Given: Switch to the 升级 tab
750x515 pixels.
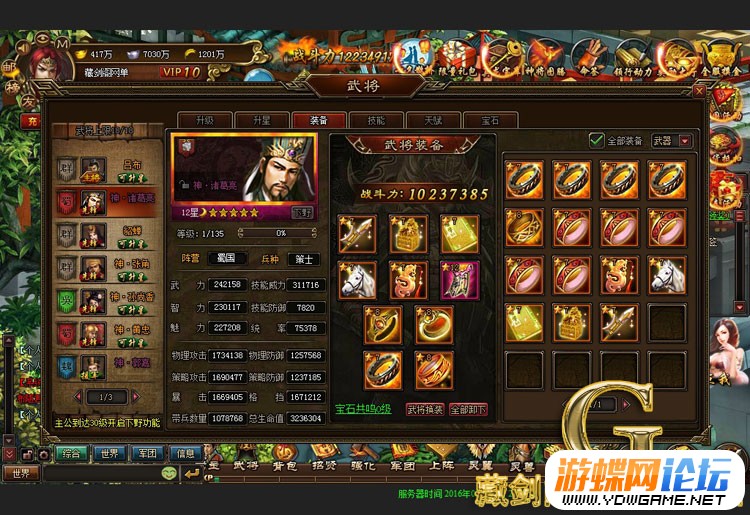Looking at the screenshot, I should pos(205,119).
